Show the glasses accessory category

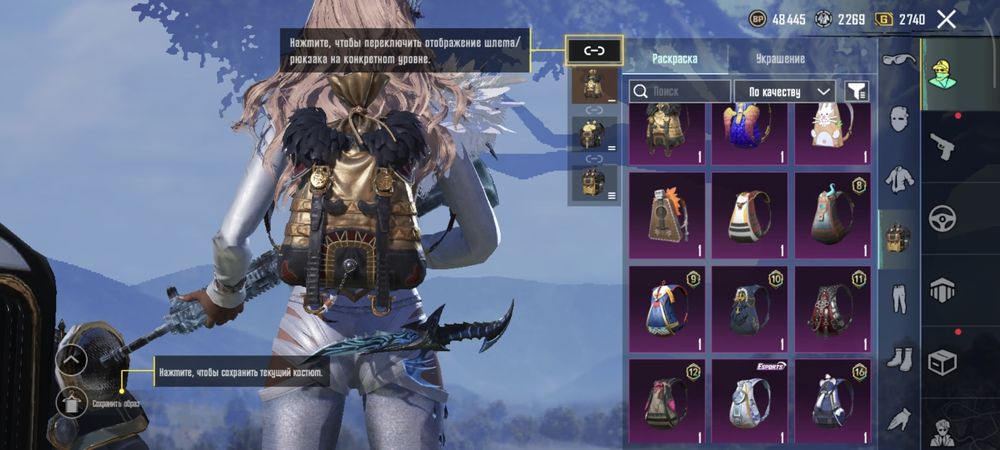click(x=898, y=60)
